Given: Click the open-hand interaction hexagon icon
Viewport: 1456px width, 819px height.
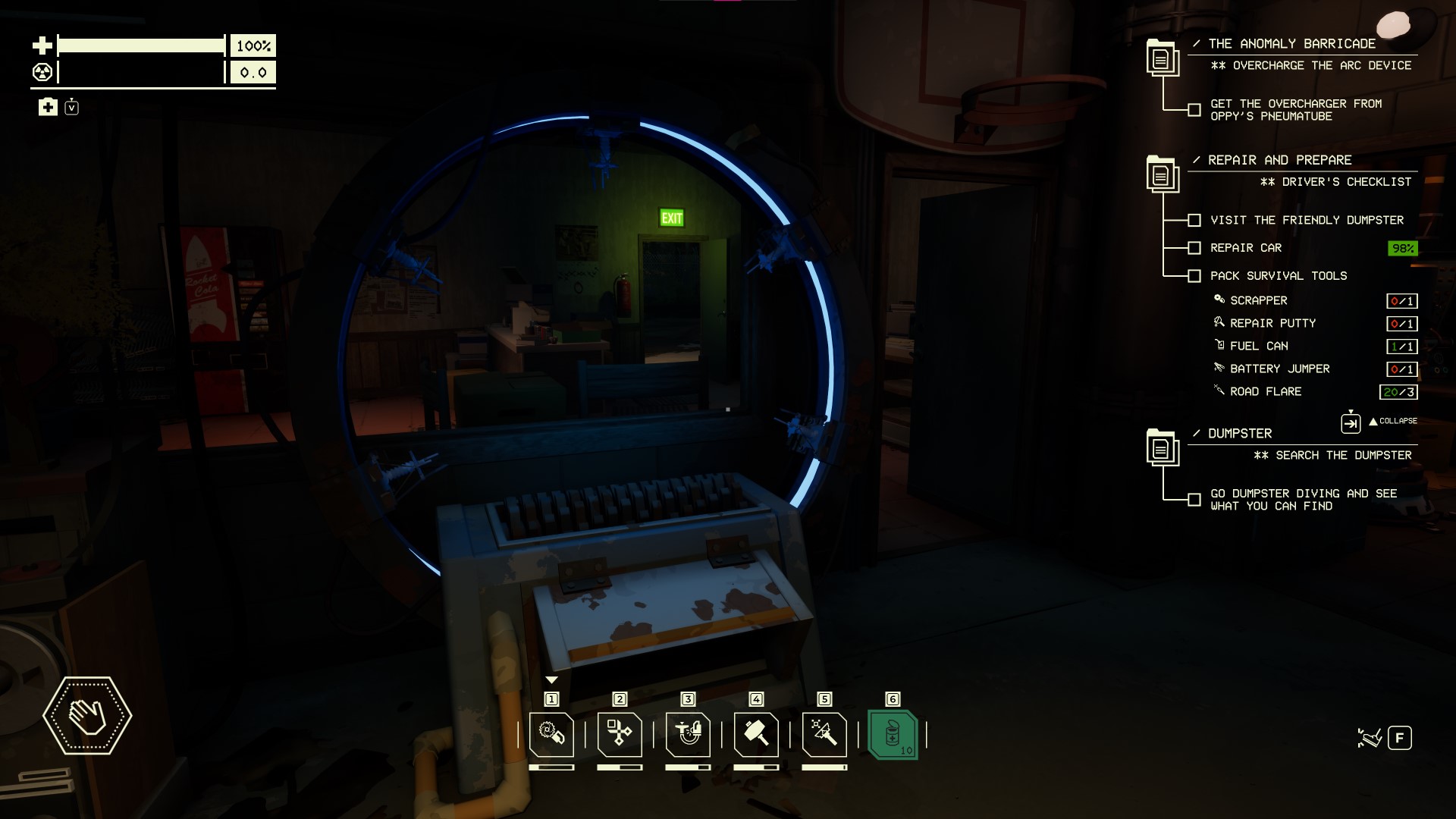Looking at the screenshot, I should tap(87, 715).
